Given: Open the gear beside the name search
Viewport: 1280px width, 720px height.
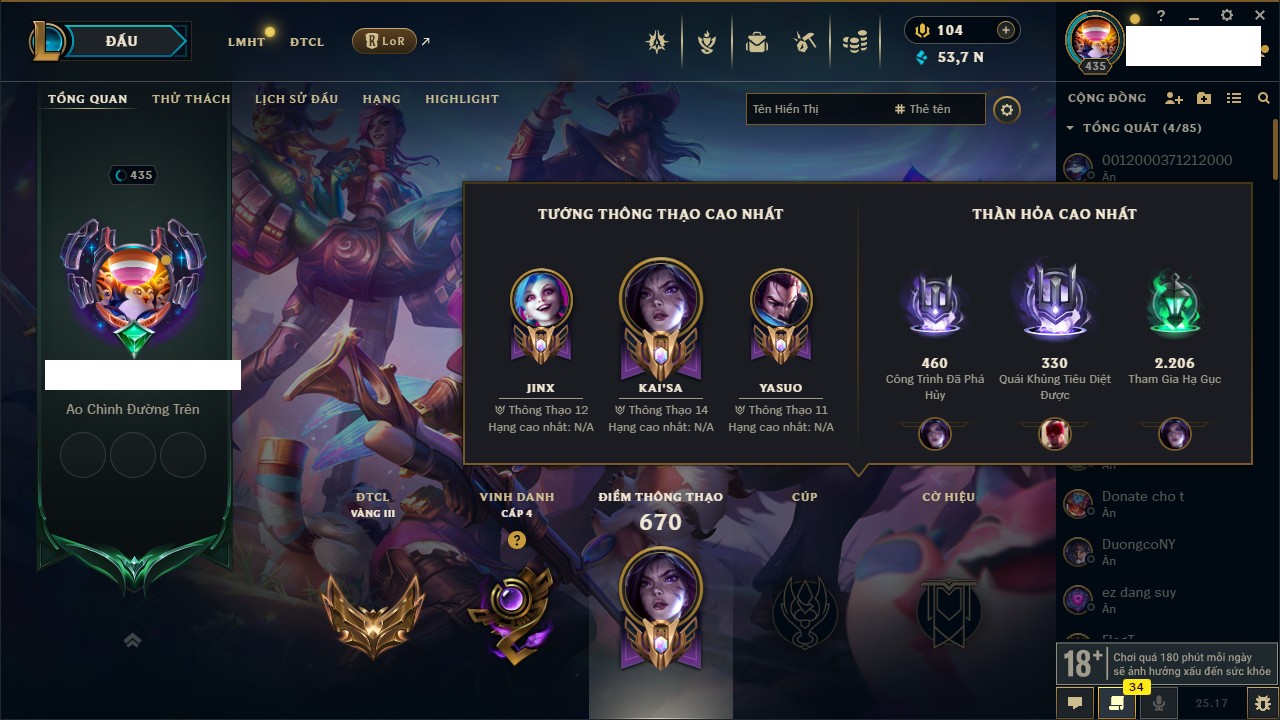Looking at the screenshot, I should (1007, 109).
